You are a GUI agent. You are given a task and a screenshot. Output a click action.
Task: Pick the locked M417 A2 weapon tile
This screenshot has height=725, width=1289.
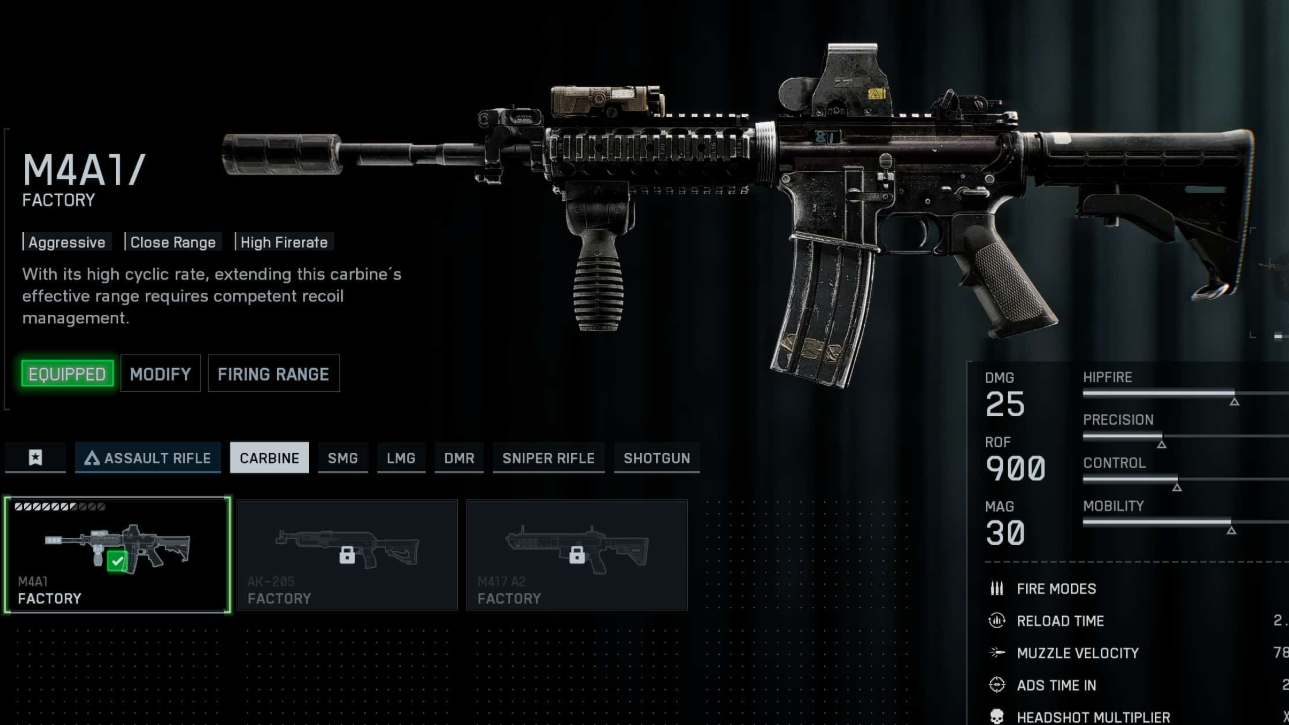tap(577, 555)
